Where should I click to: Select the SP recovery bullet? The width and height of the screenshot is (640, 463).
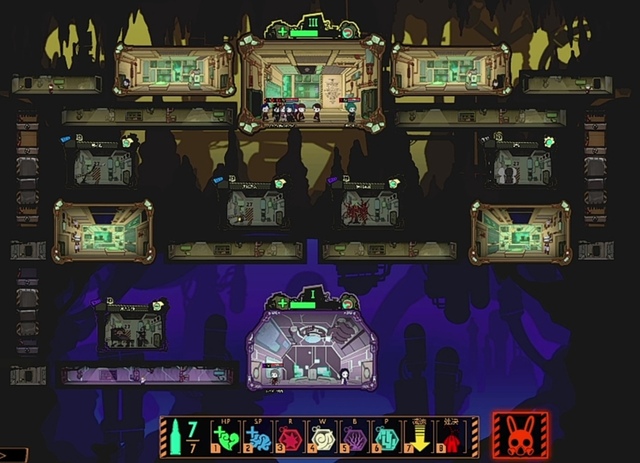[x=257, y=438]
